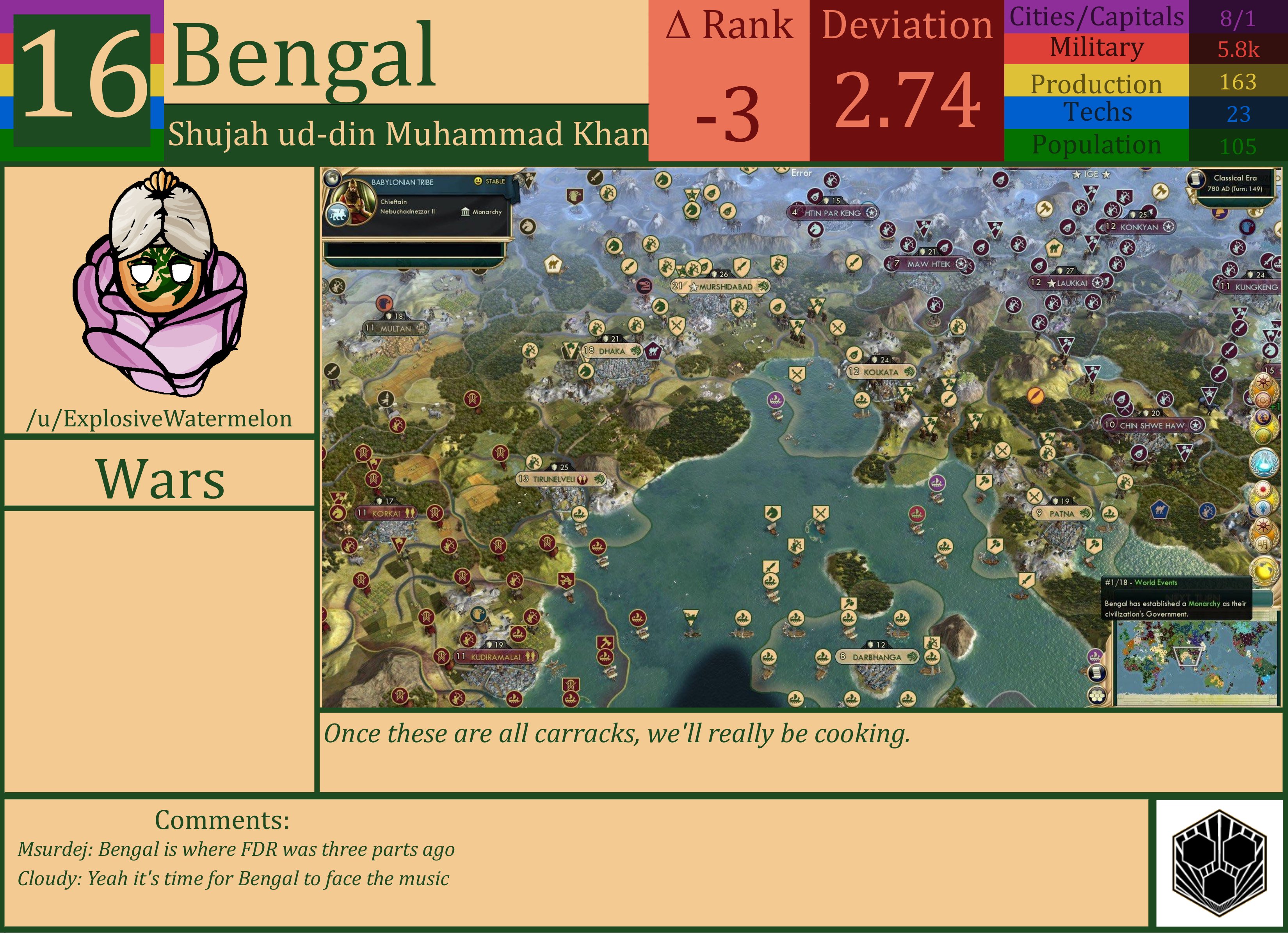Click Bengal's region on the minimap
This screenshot has height=934, width=1288.
pyautogui.click(x=1188, y=656)
